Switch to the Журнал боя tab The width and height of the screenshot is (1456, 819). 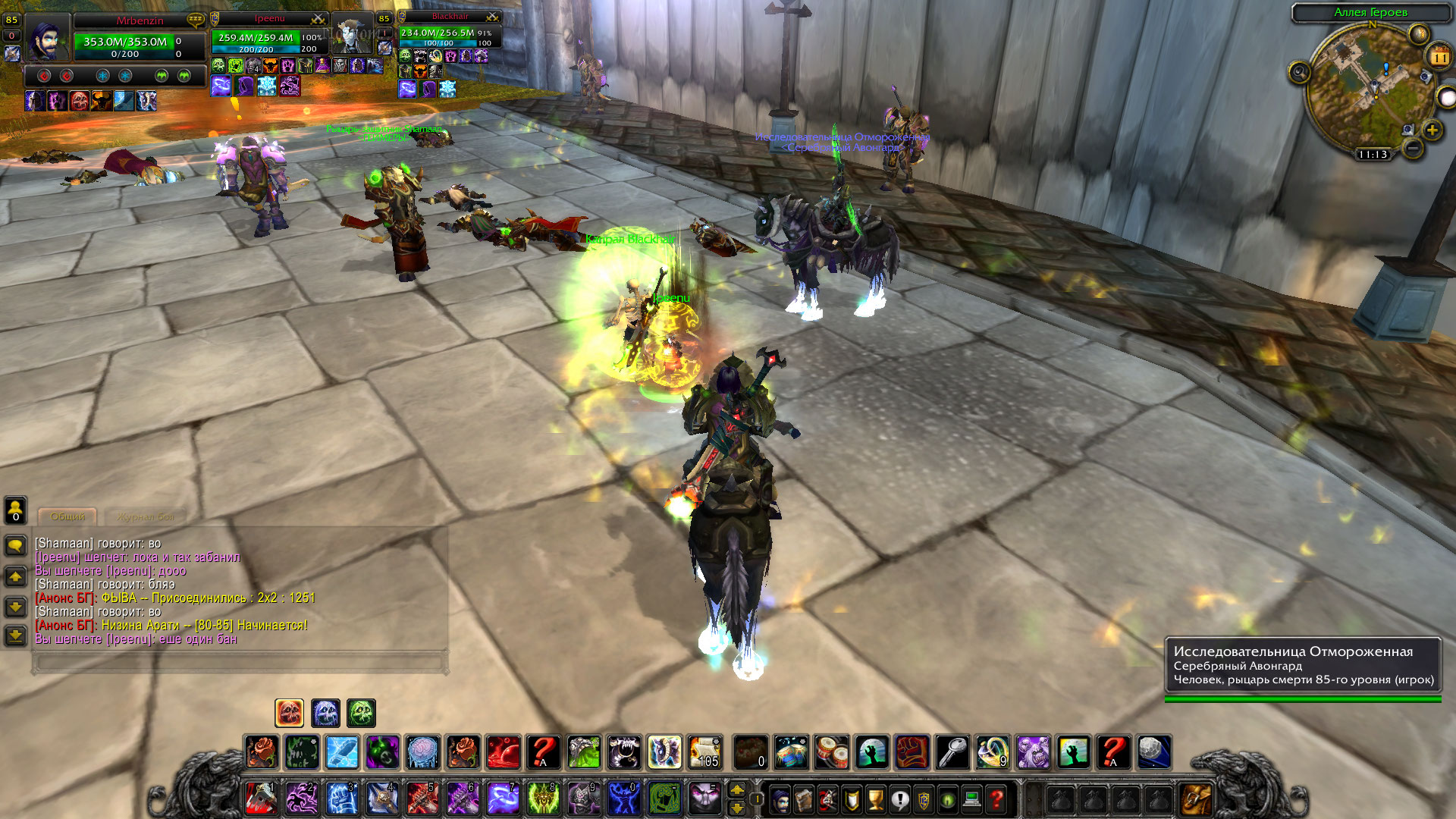pyautogui.click(x=145, y=516)
